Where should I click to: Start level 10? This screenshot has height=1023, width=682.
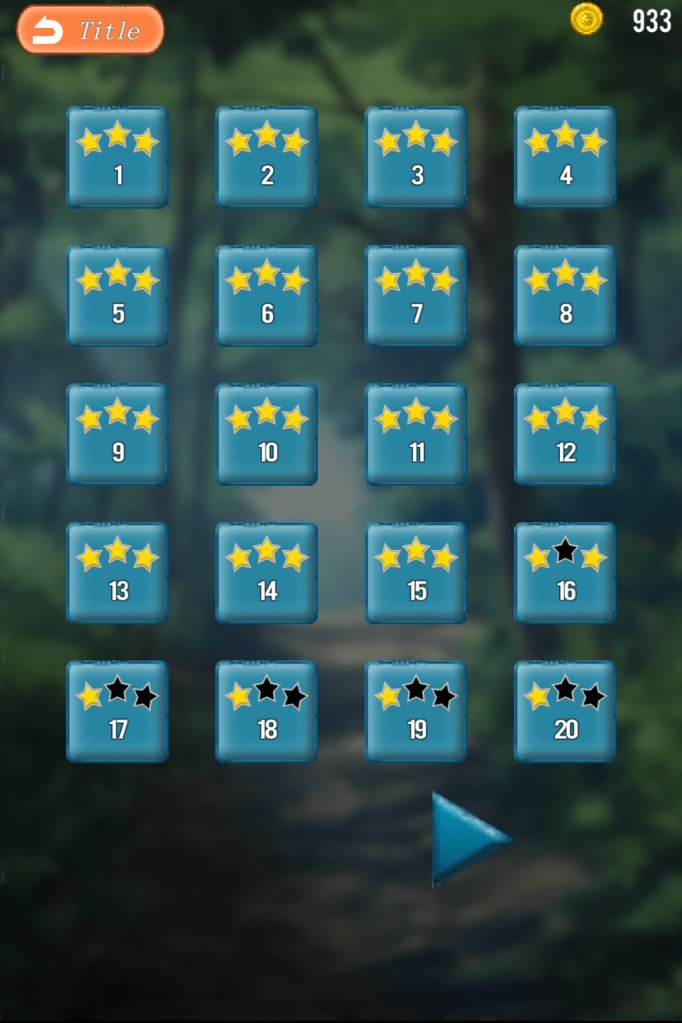pyautogui.click(x=267, y=434)
